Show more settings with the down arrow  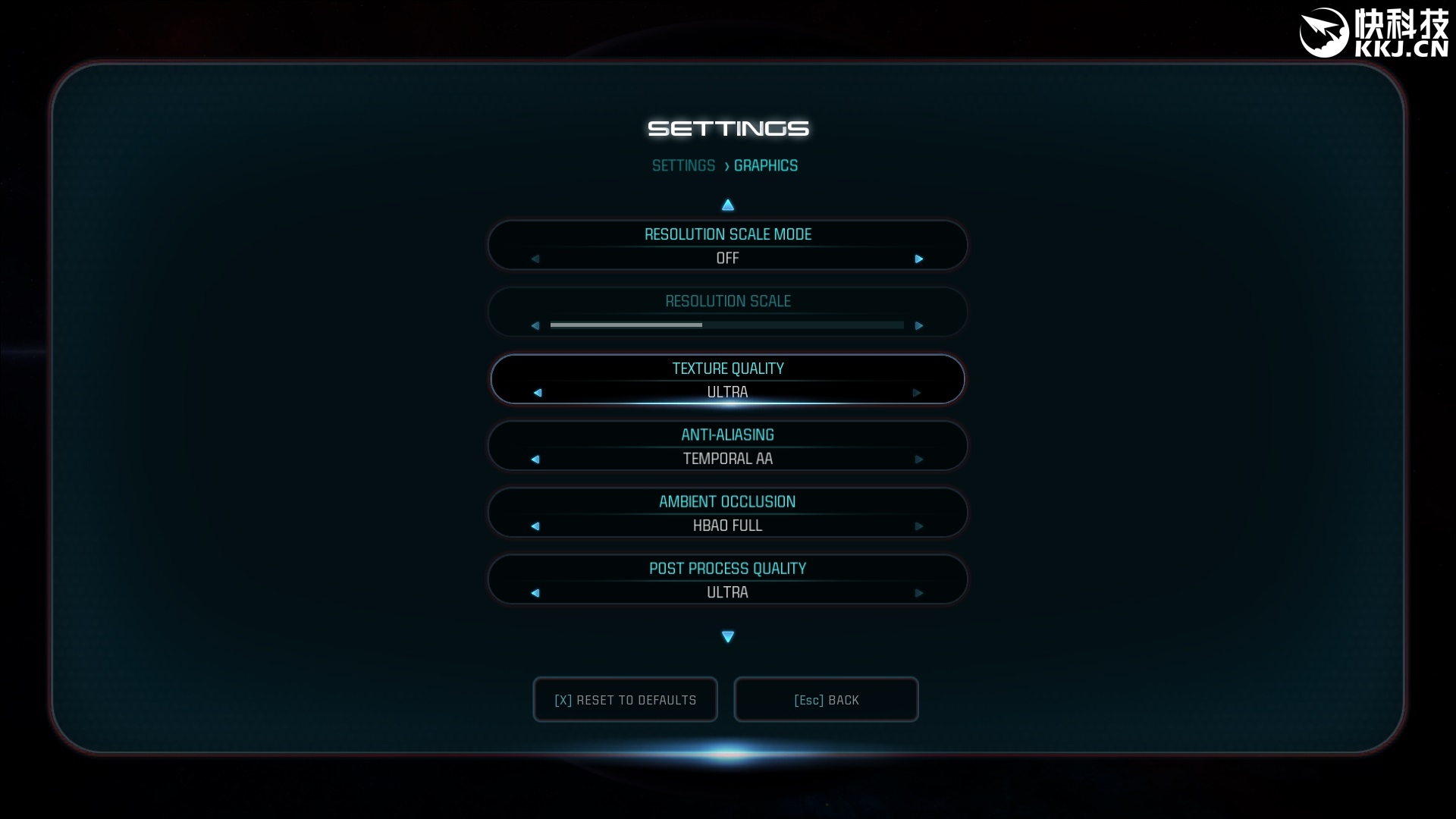728,637
